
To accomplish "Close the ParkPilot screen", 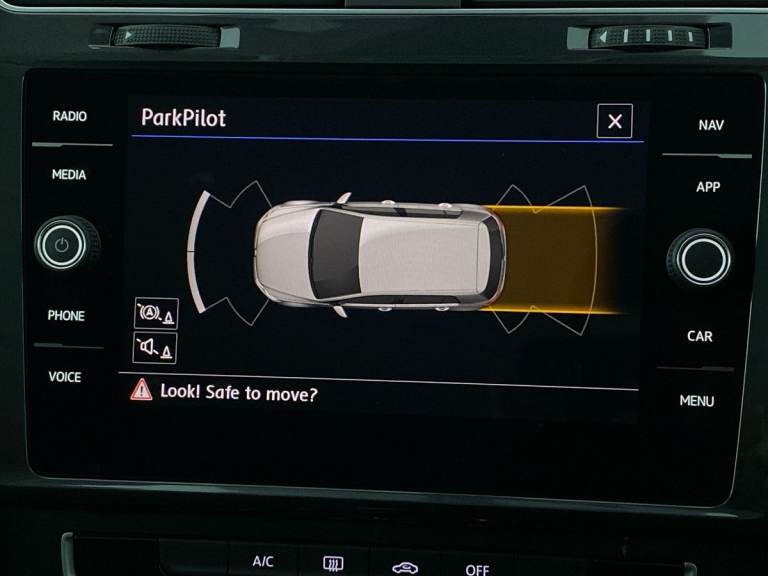I will coord(614,121).
